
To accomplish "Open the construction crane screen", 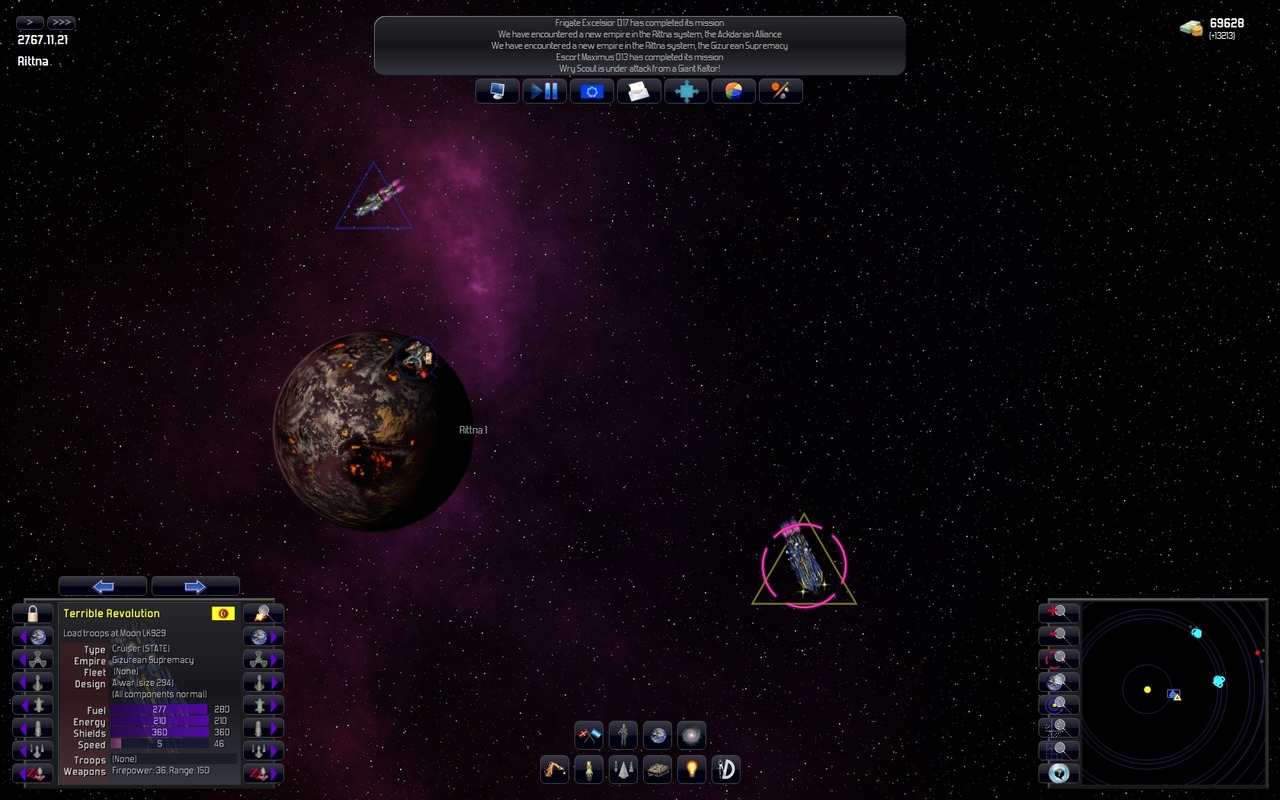I will [554, 769].
